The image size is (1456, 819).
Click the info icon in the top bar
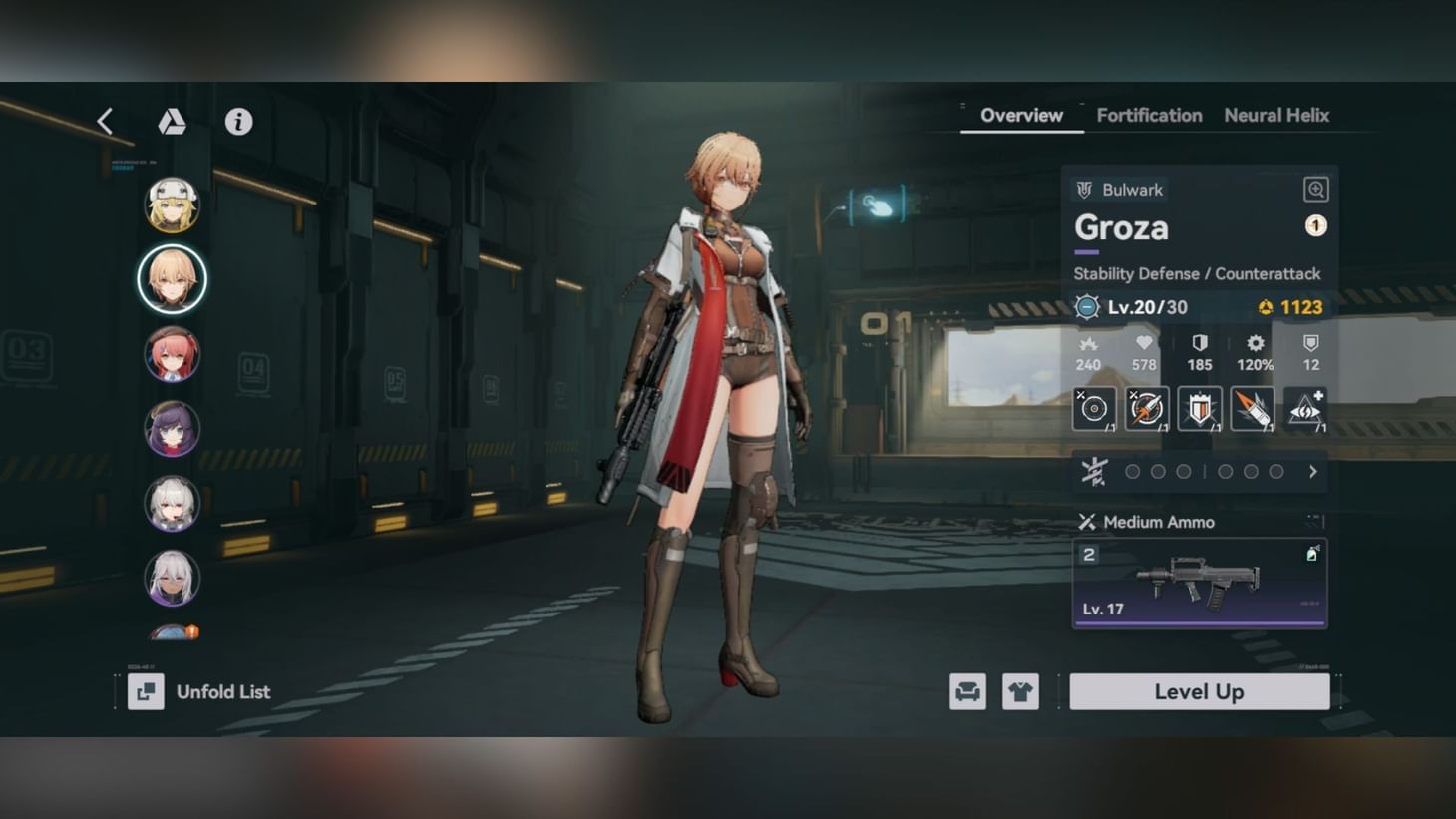238,121
